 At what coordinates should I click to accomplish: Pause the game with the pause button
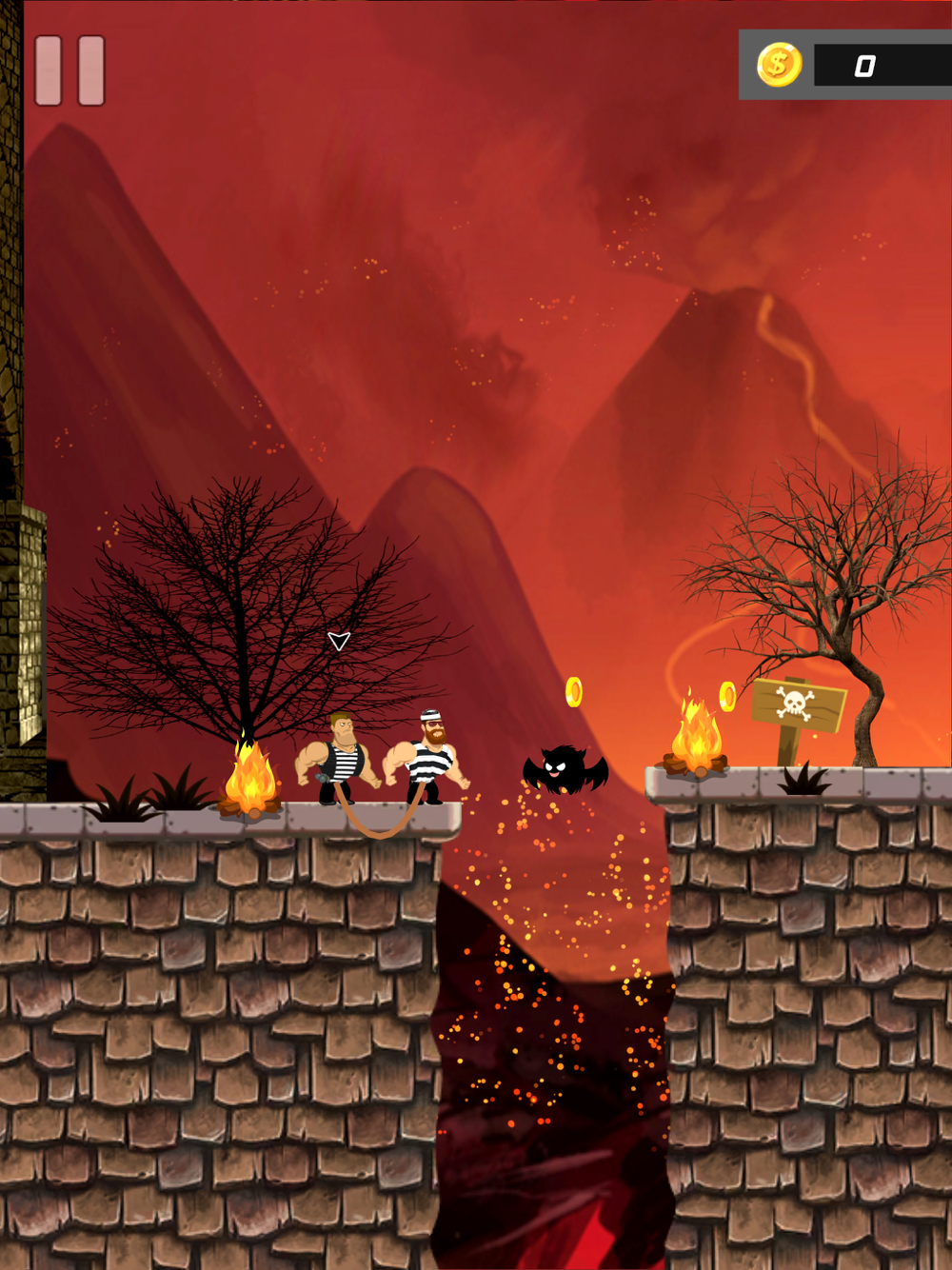pyautogui.click(x=69, y=71)
